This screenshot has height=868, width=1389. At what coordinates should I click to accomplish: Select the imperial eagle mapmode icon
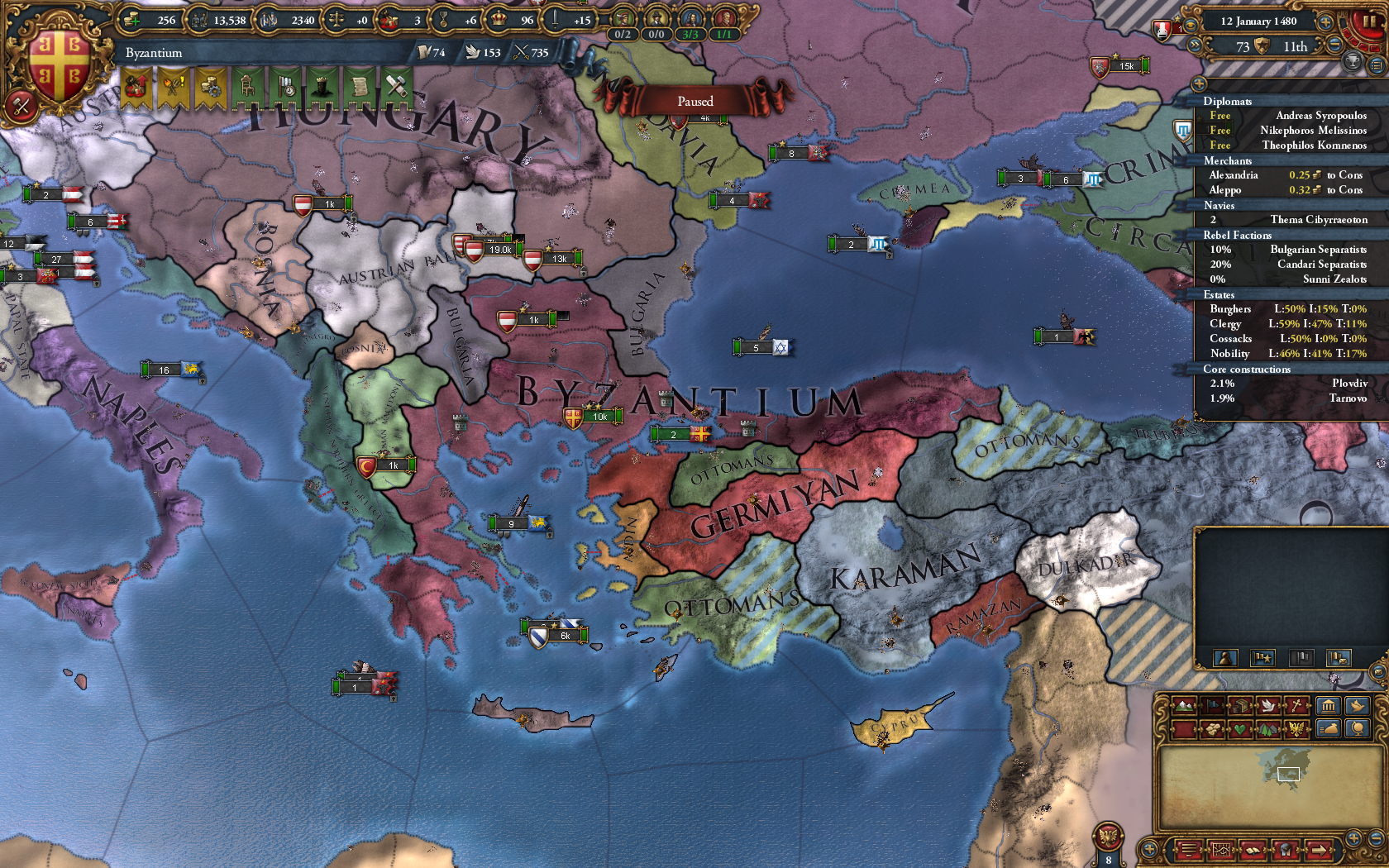(x=1297, y=728)
